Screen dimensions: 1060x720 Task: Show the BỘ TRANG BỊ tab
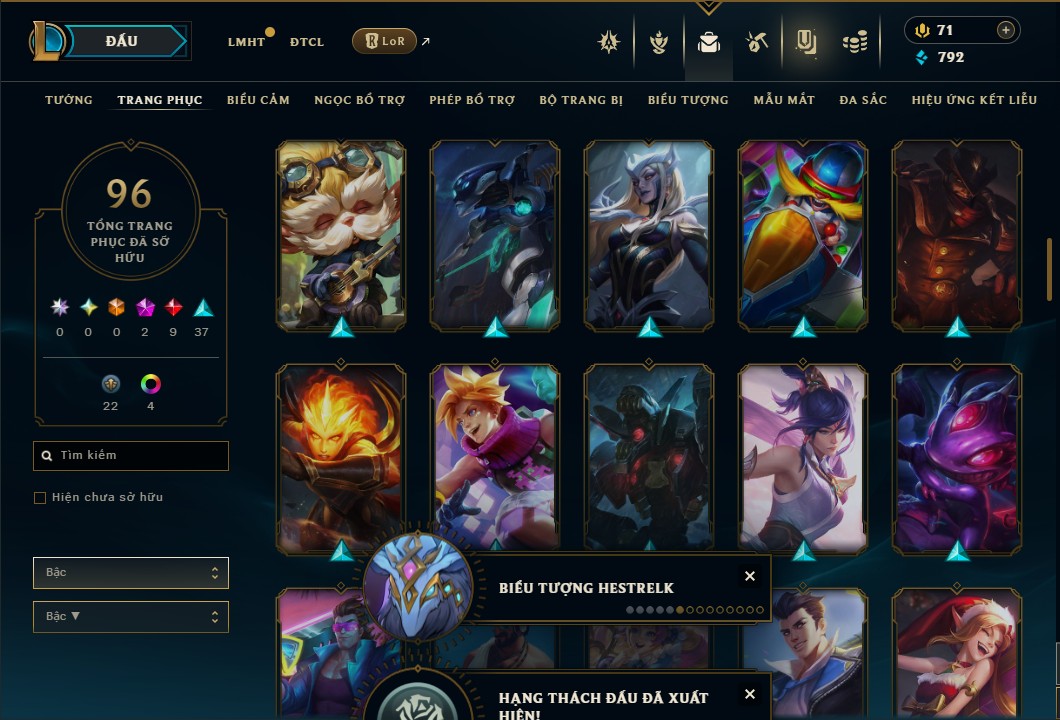(x=581, y=100)
